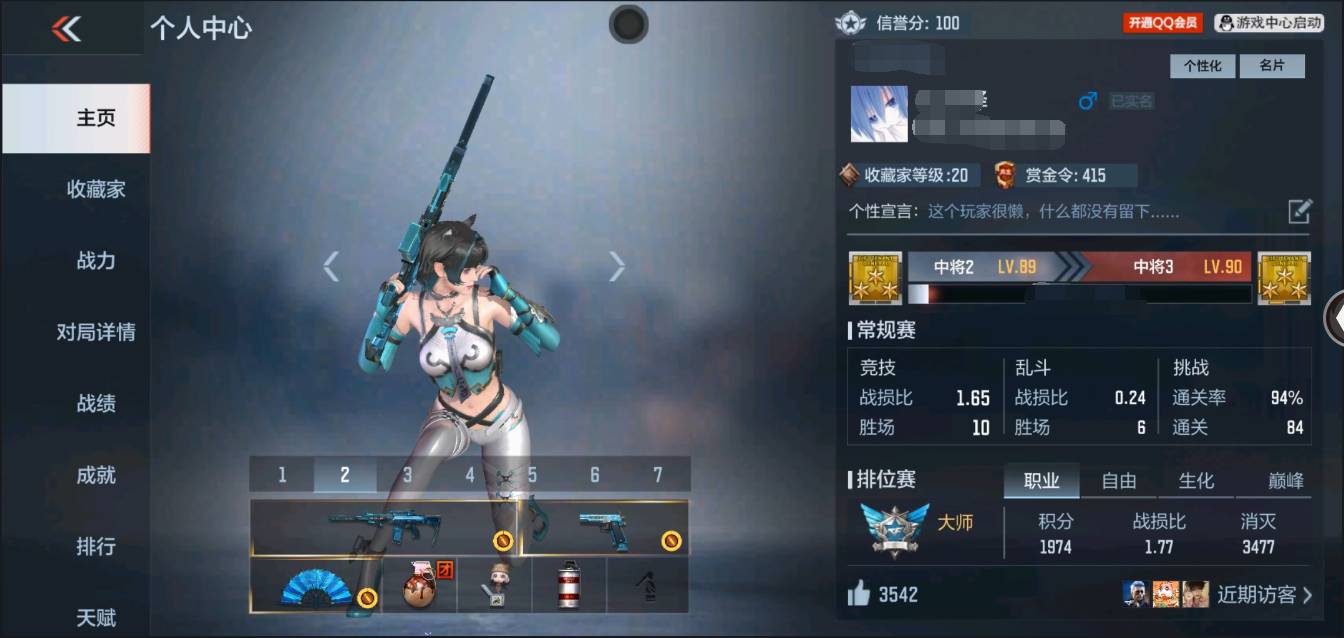The width and height of the screenshot is (1344, 638).
Task: Select the blue pistol secondary slot
Action: (x=604, y=527)
